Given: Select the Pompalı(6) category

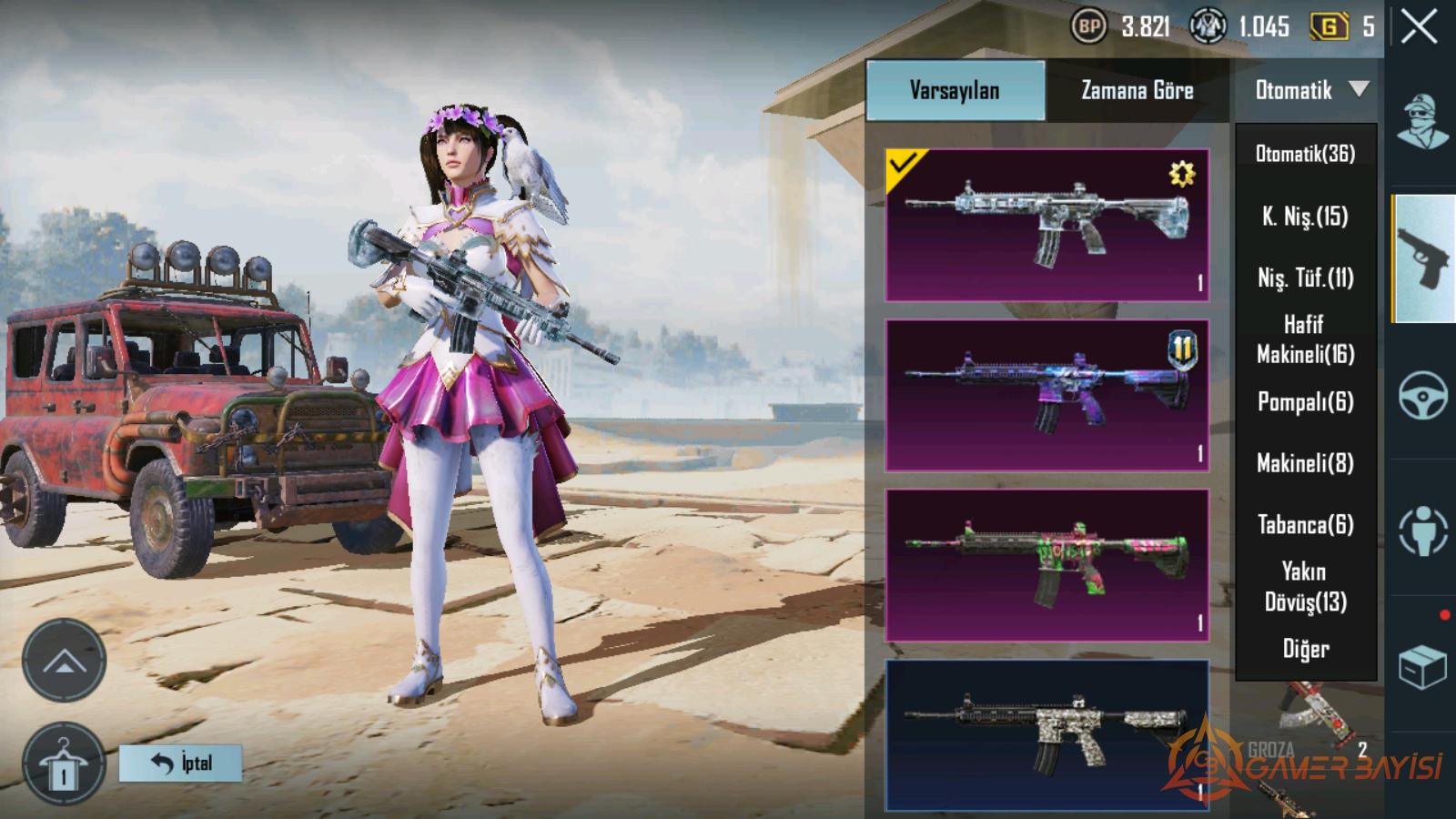Looking at the screenshot, I should tap(1305, 401).
